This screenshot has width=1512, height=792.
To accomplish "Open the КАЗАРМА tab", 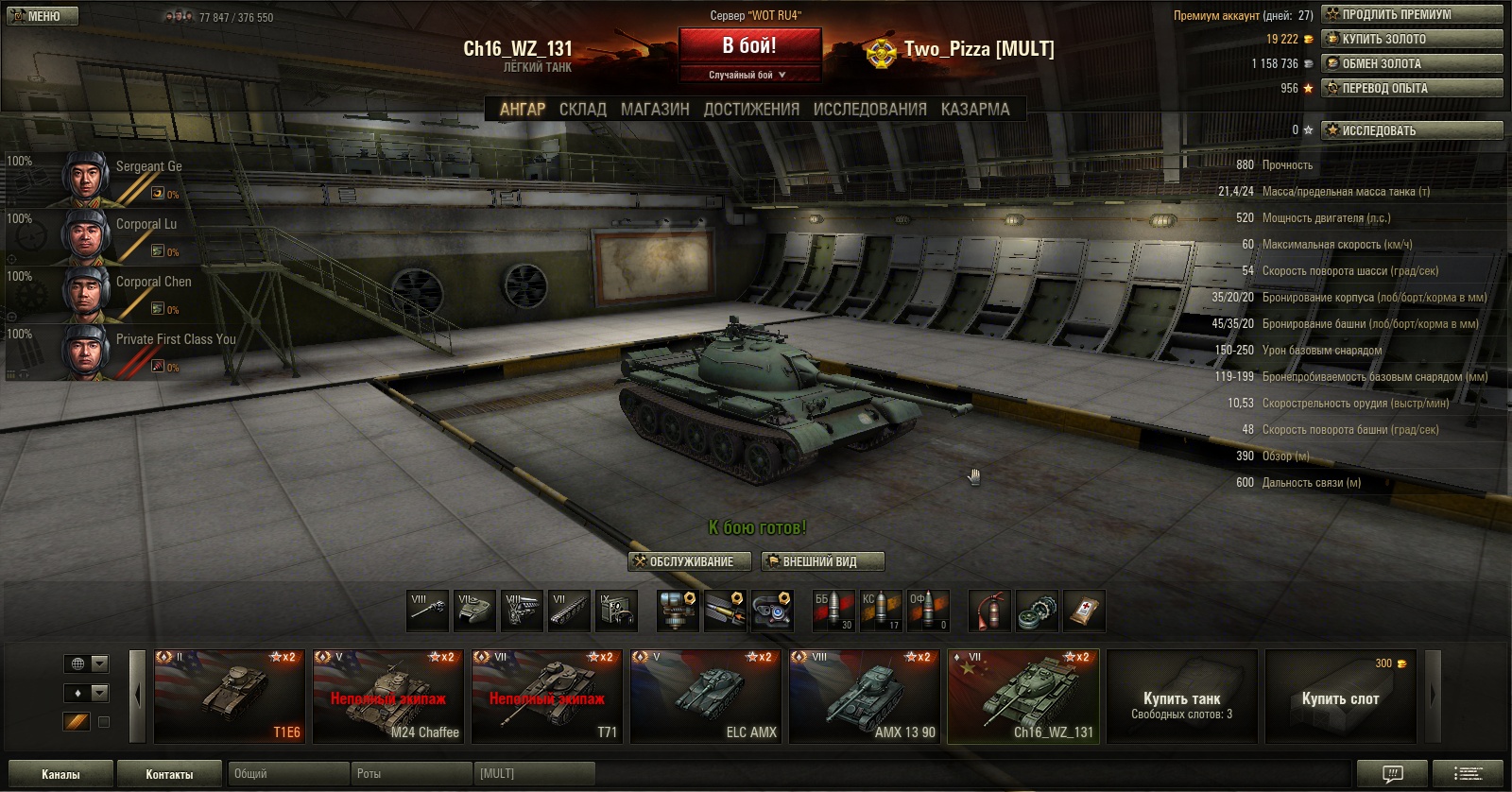I will [975, 110].
